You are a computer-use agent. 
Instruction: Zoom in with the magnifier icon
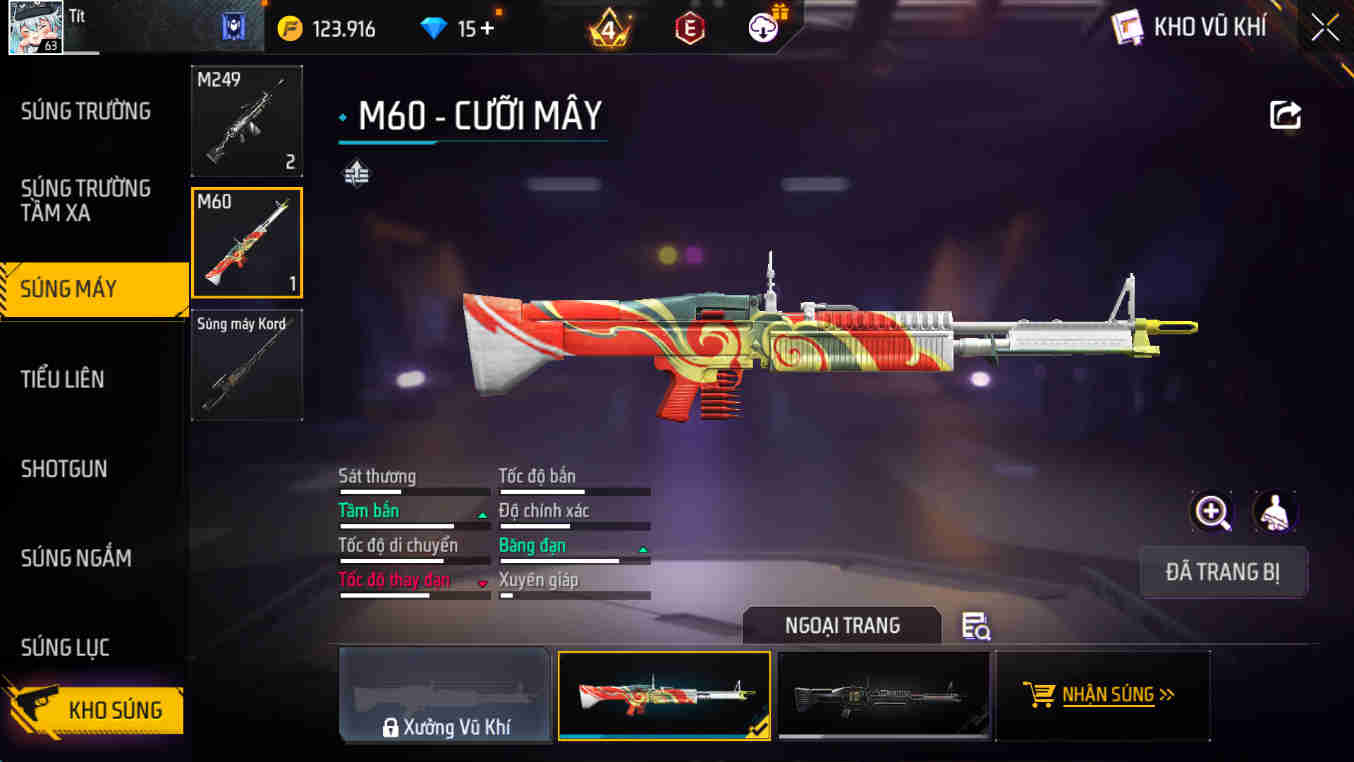(x=1212, y=512)
